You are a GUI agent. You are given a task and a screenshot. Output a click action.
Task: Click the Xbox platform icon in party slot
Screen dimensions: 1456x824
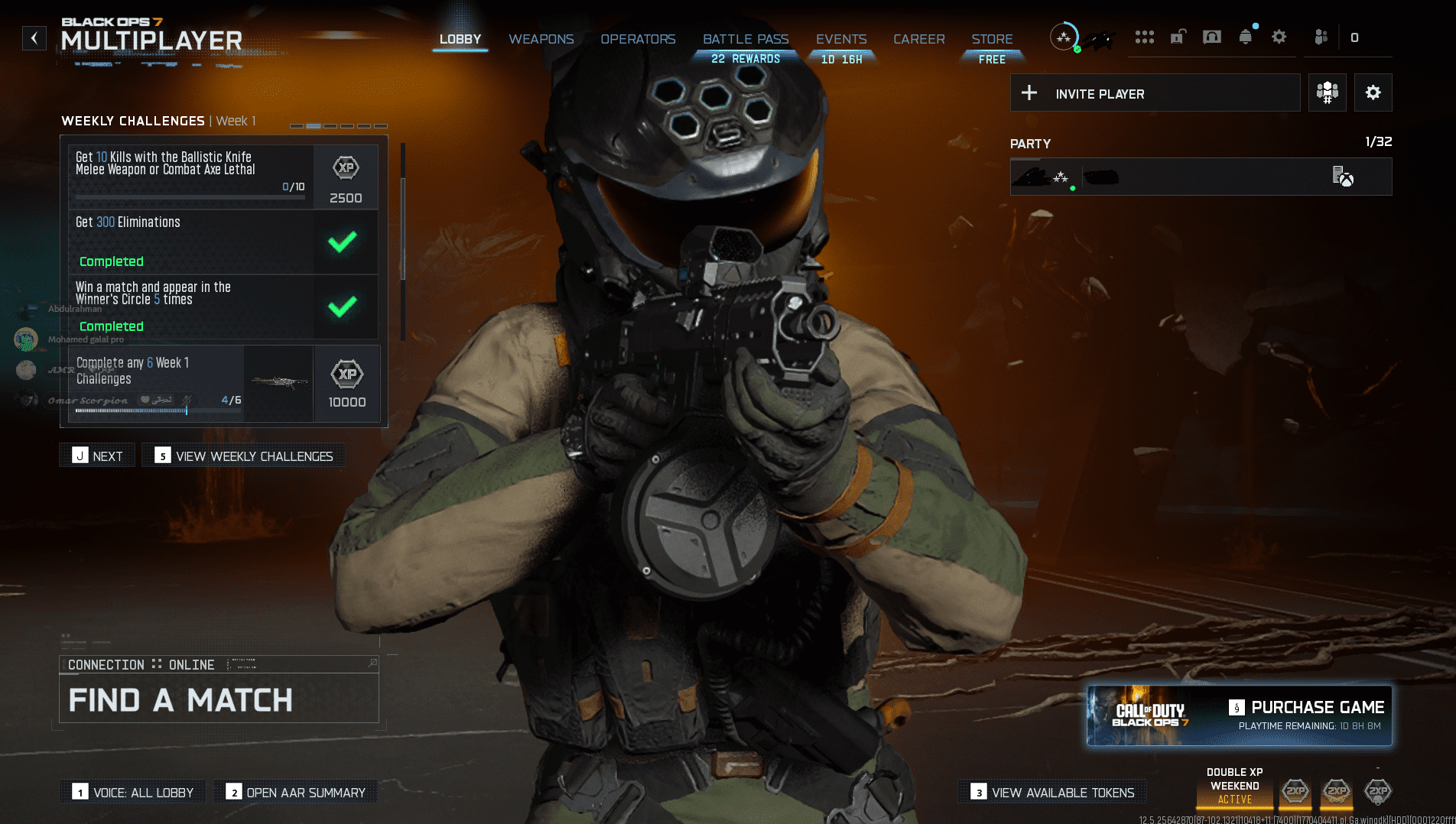[x=1346, y=177]
